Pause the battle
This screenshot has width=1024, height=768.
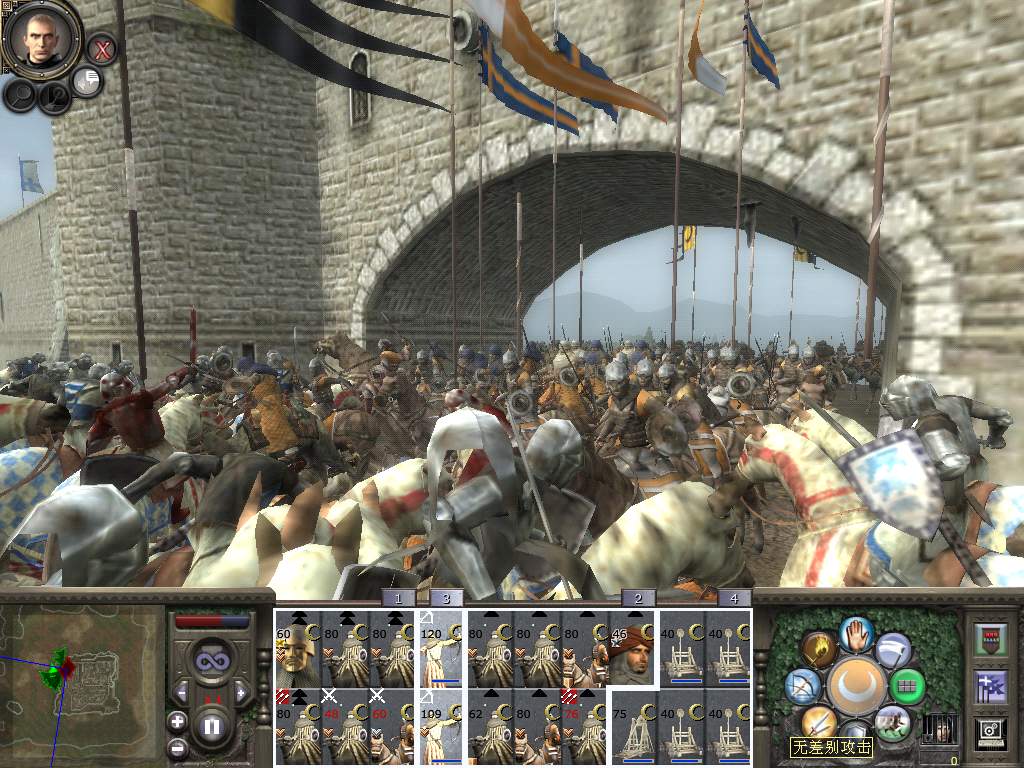[x=211, y=723]
